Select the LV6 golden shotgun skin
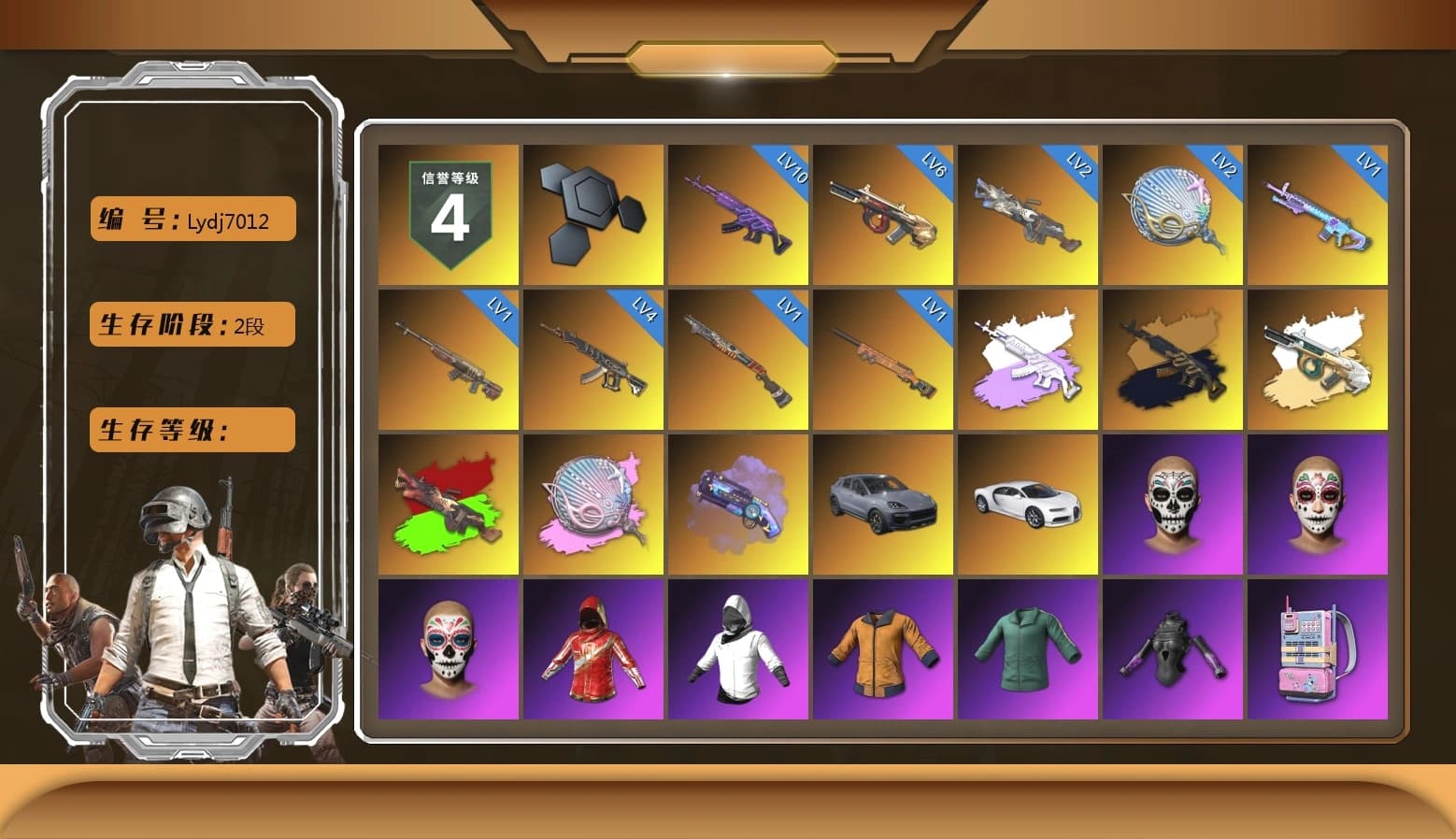Screen dimensions: 1456x839 pos(883,215)
